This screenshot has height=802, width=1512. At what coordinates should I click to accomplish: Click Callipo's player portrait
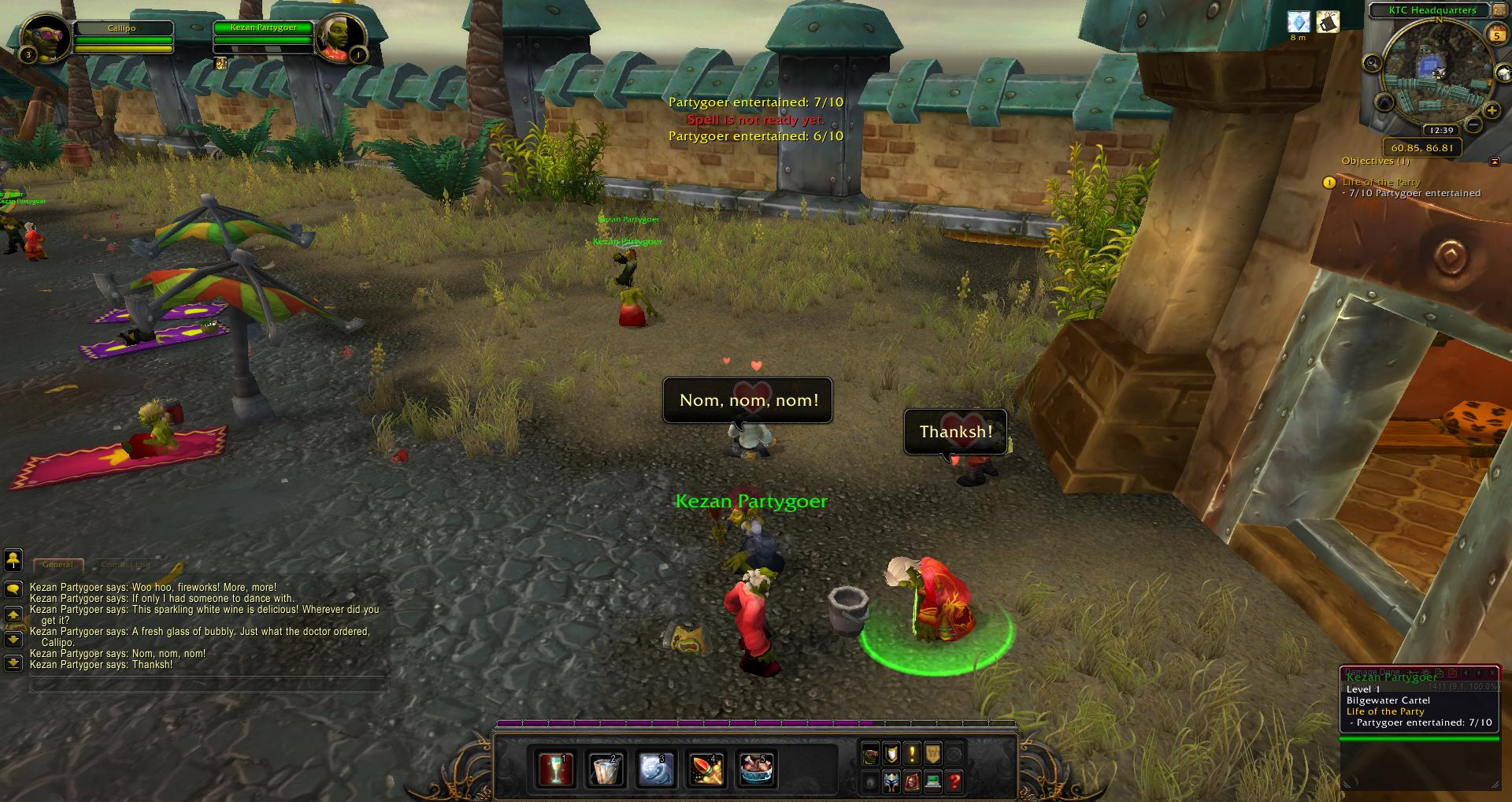45,37
